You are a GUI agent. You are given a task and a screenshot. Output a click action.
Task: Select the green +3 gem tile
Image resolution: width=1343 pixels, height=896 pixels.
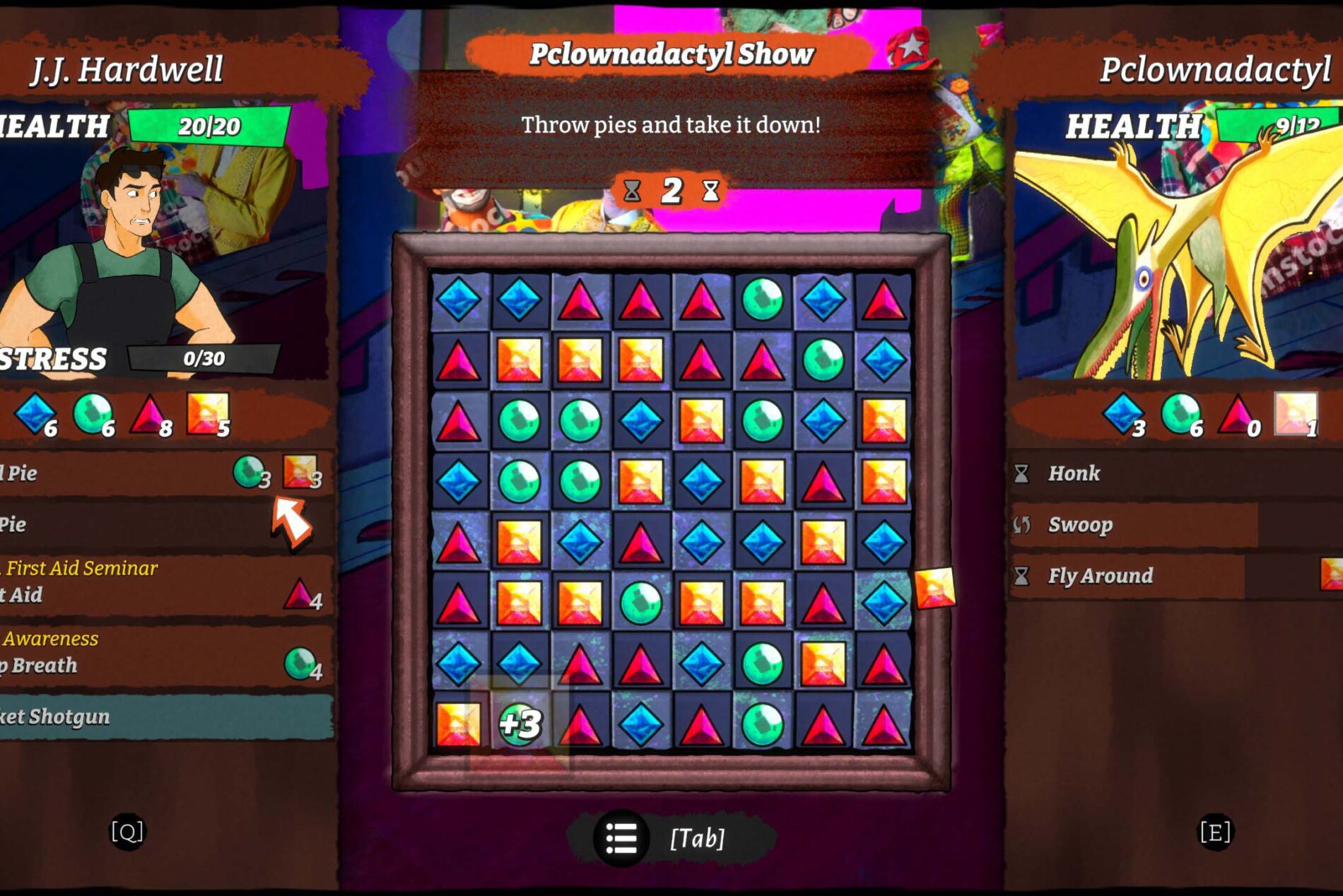pos(520,724)
